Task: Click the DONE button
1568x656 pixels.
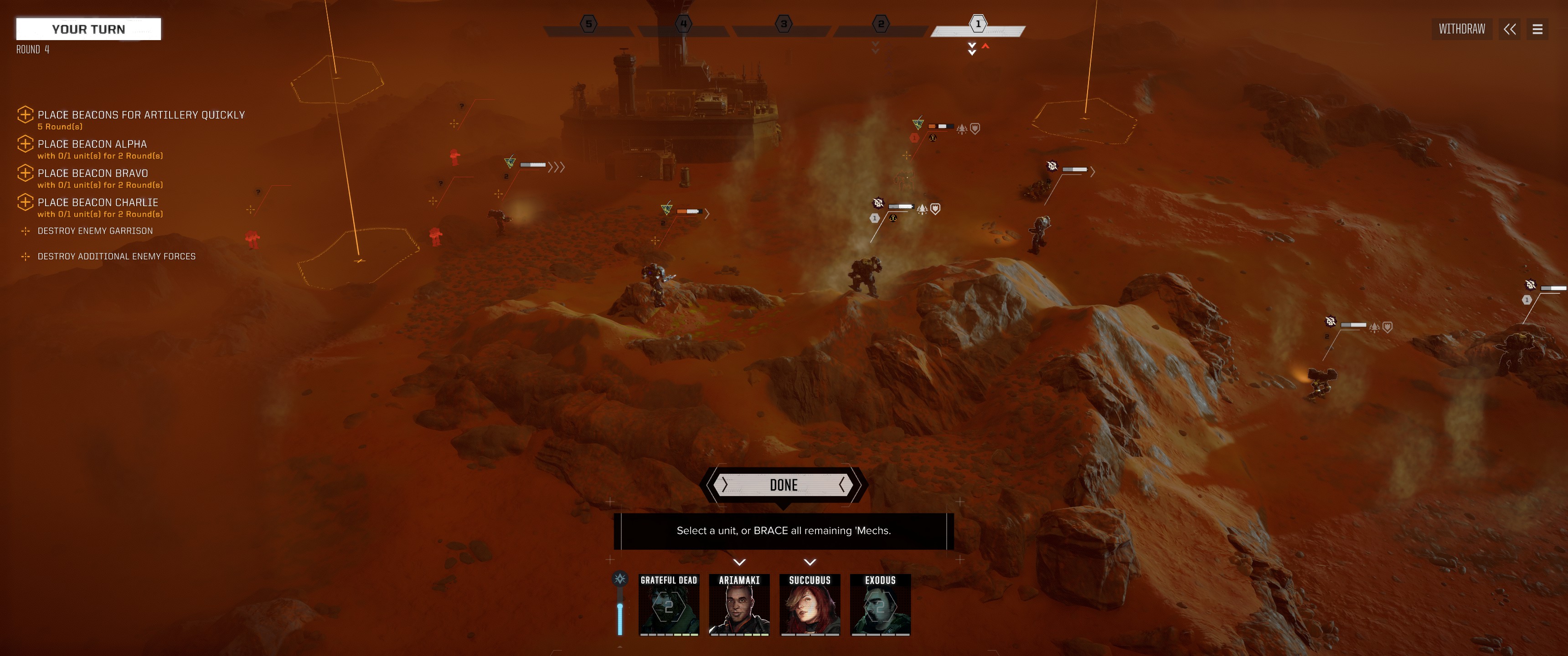Action: point(784,485)
